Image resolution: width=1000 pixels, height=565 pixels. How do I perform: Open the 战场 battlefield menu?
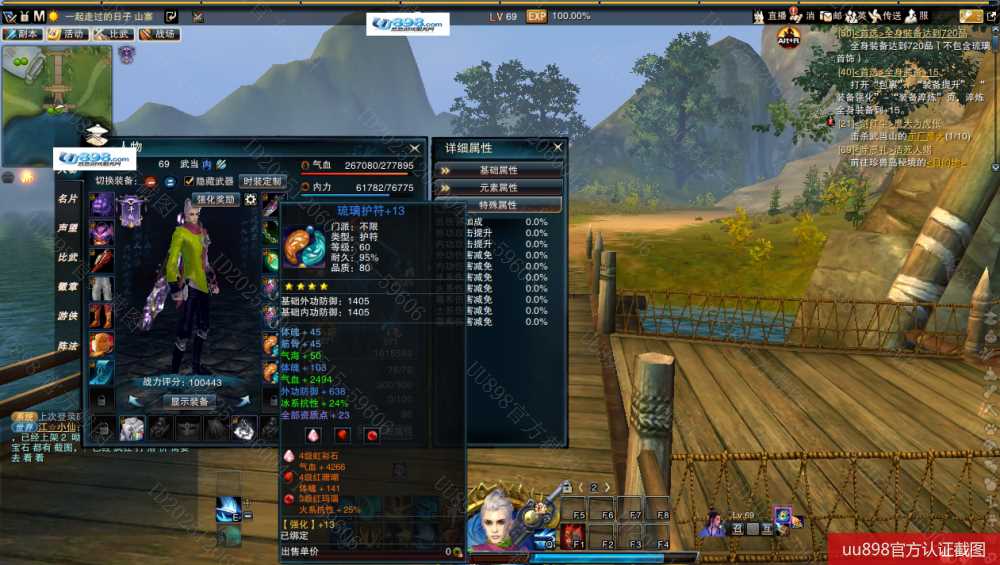(x=158, y=34)
